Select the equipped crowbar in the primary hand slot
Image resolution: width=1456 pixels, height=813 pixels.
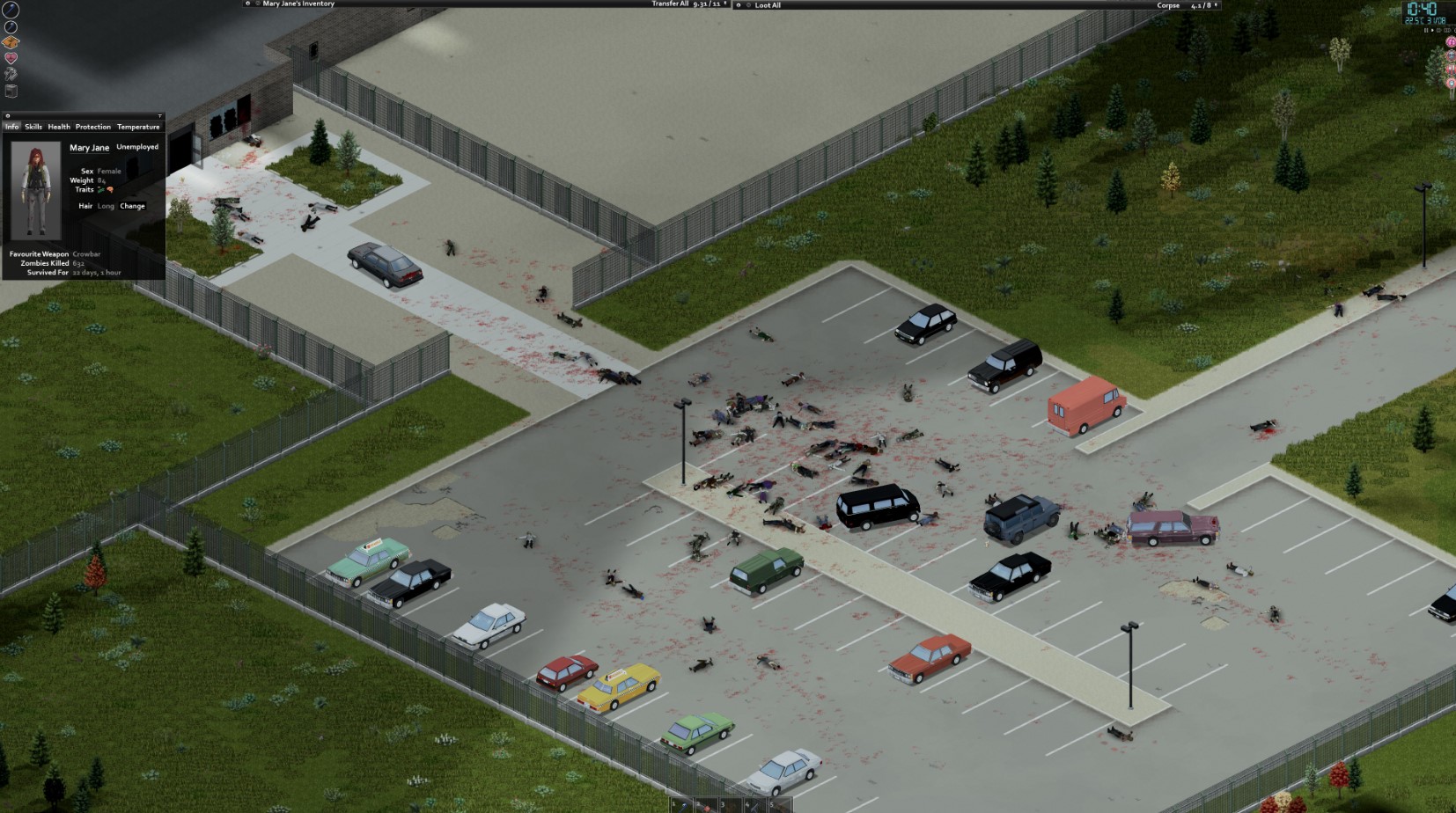[10, 9]
